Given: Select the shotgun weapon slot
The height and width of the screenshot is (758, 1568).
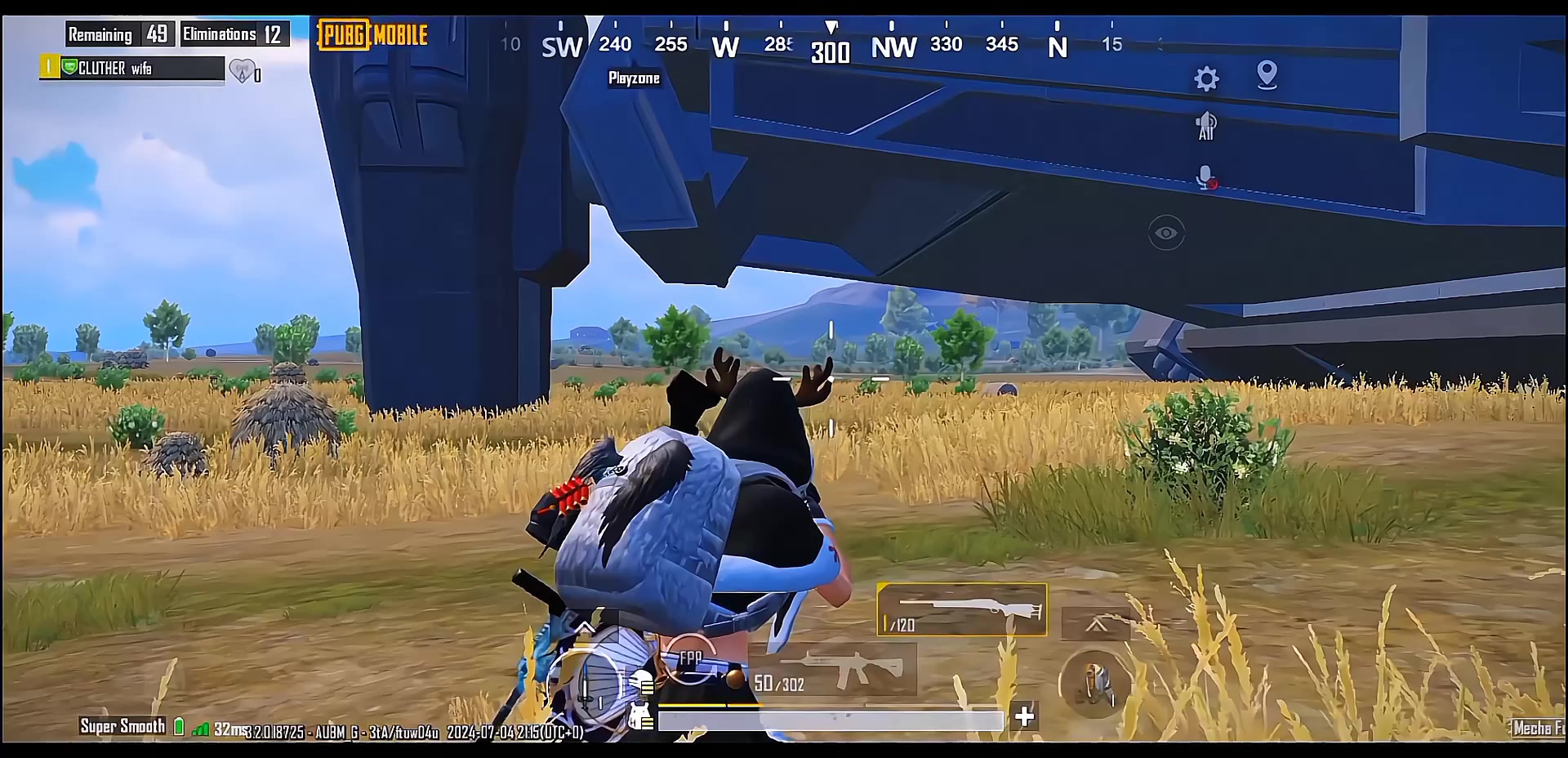Looking at the screenshot, I should point(962,609).
